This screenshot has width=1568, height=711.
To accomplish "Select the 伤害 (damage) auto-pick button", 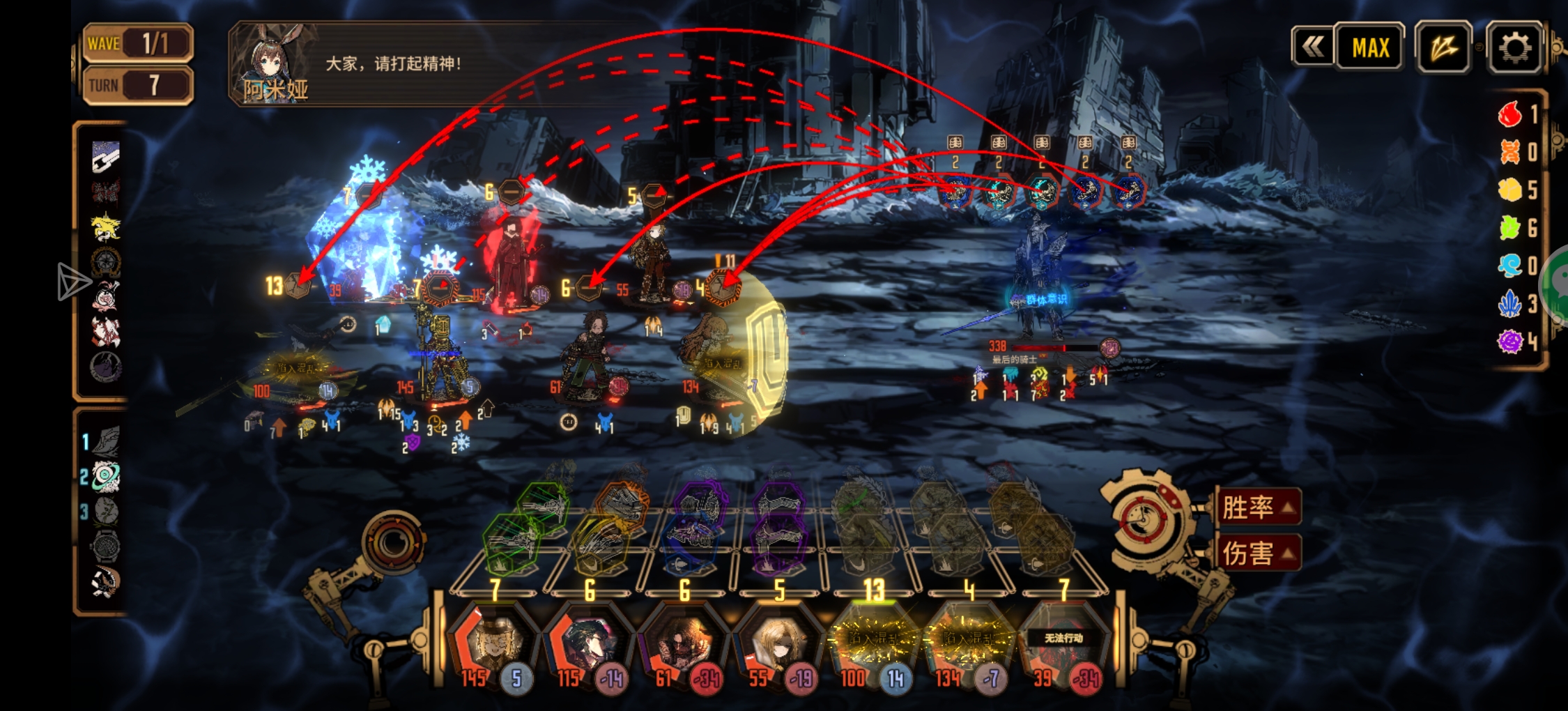I will (1259, 553).
